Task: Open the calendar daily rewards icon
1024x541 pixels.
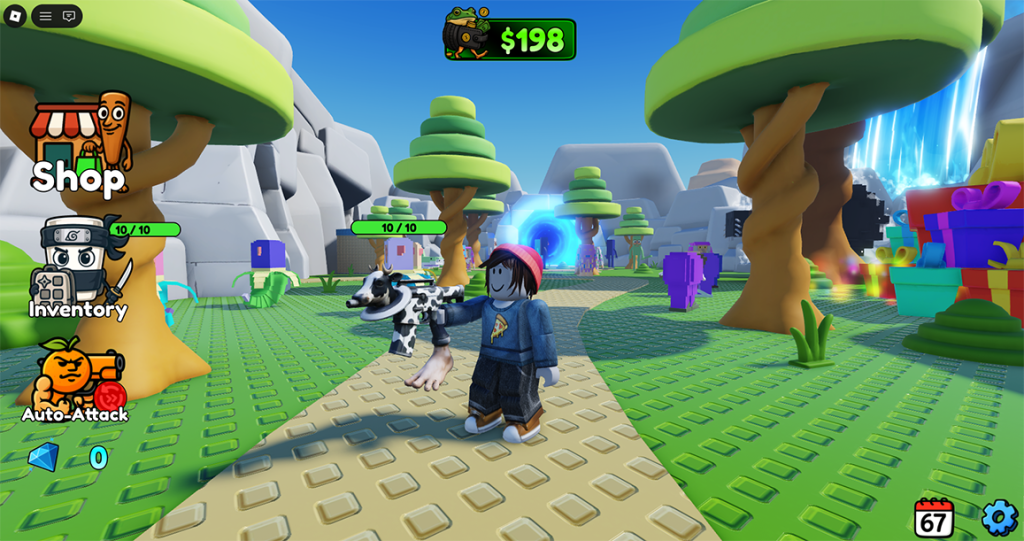Action: click(933, 518)
